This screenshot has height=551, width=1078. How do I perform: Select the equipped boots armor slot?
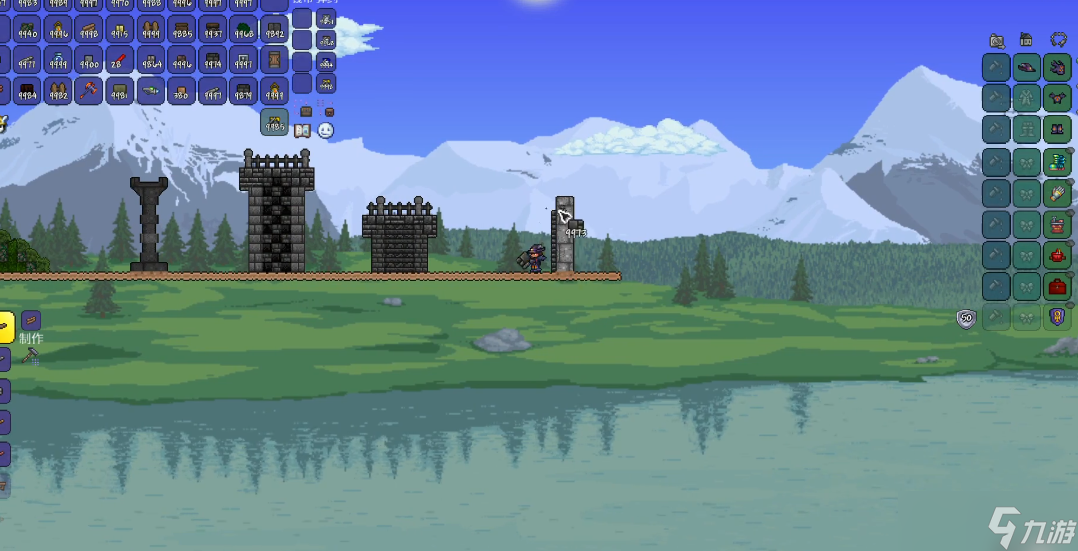pyautogui.click(x=1058, y=130)
